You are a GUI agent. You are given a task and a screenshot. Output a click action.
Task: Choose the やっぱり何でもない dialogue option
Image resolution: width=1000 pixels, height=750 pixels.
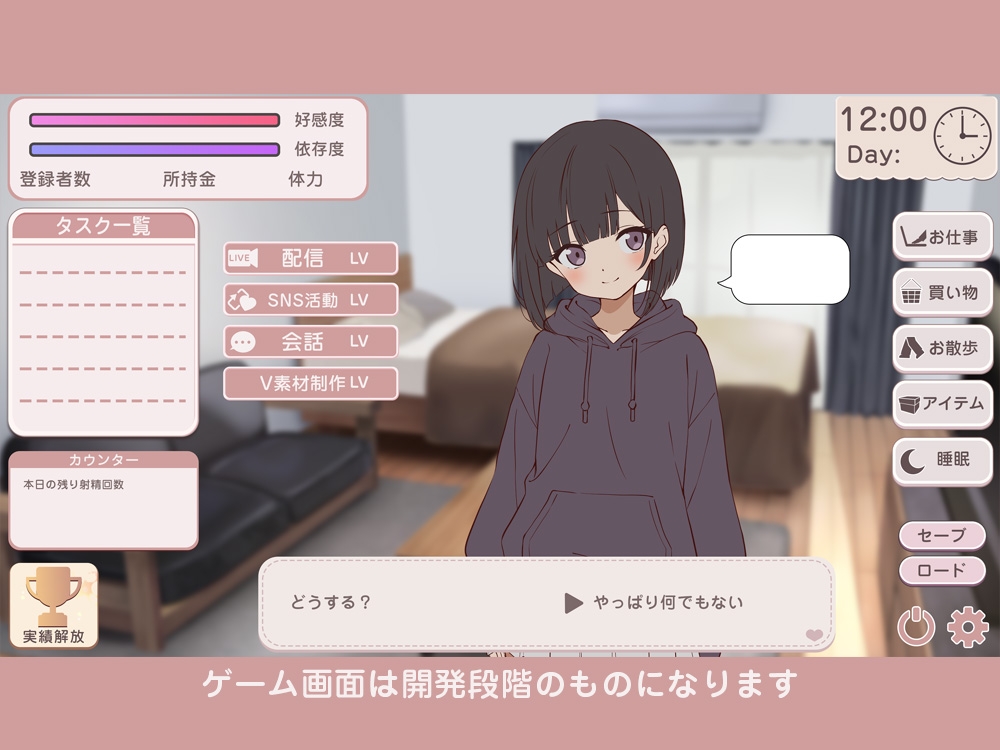tap(655, 603)
